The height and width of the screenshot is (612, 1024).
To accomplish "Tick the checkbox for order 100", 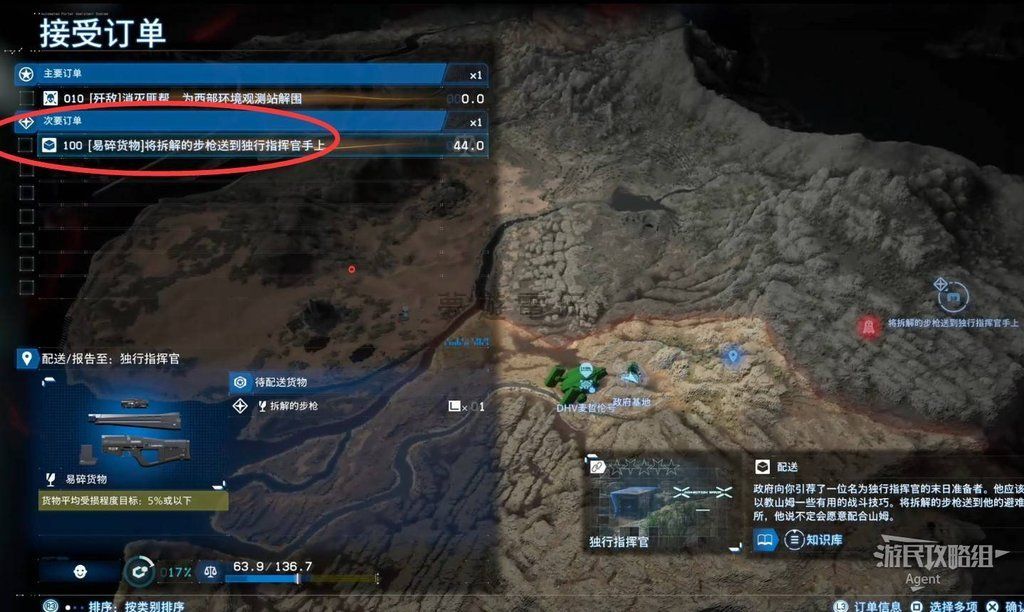I will pyautogui.click(x=26, y=145).
